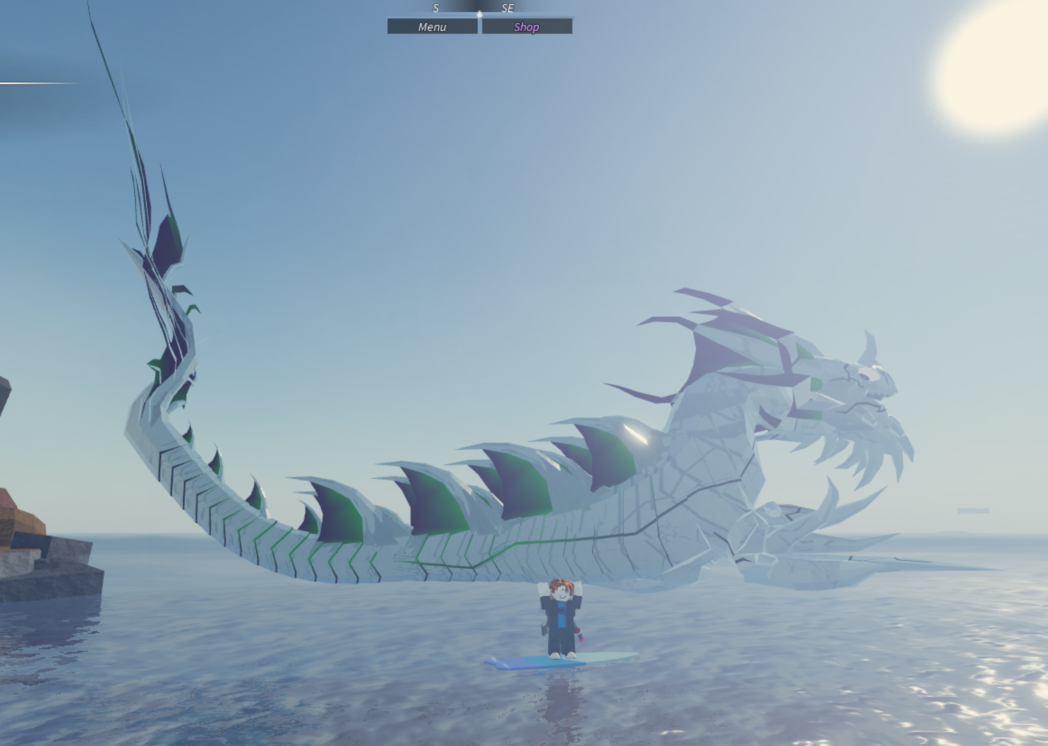
Task: Open the Shop button
Action: (527, 27)
